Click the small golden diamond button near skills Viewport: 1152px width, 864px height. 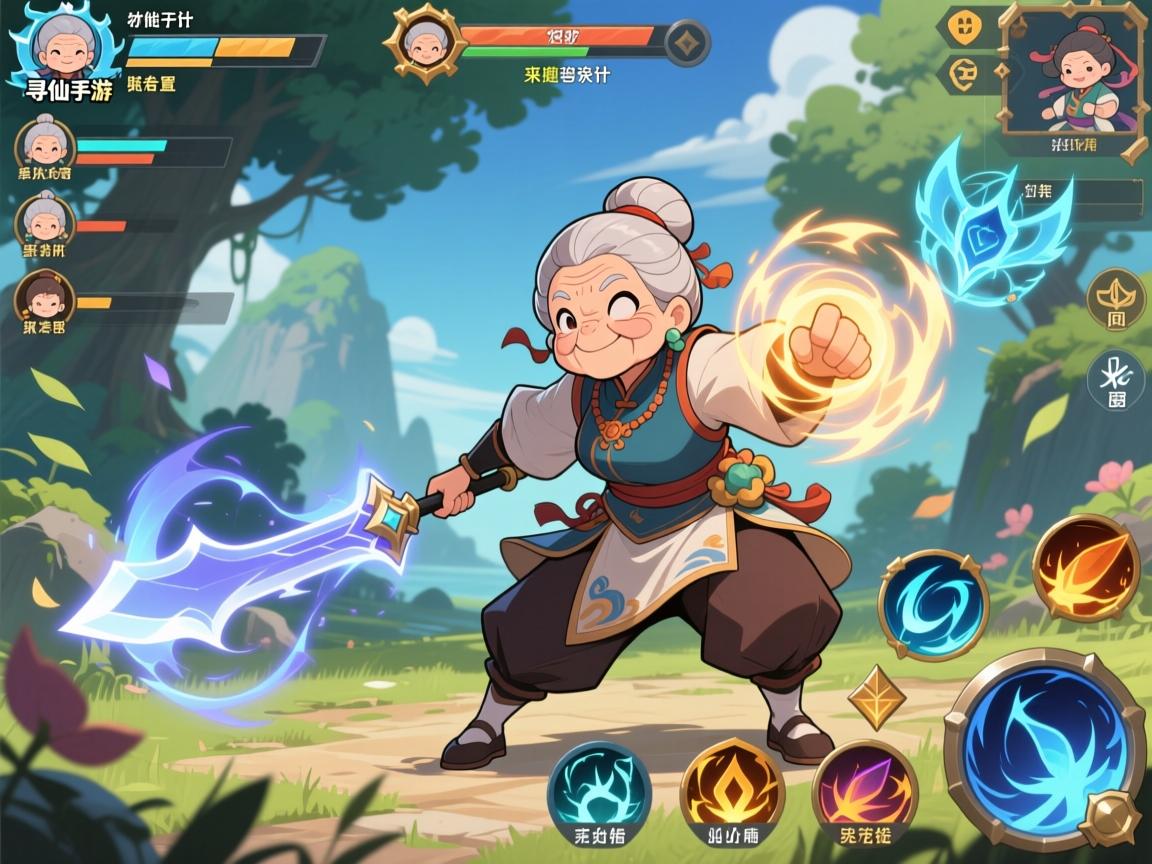coord(877,698)
